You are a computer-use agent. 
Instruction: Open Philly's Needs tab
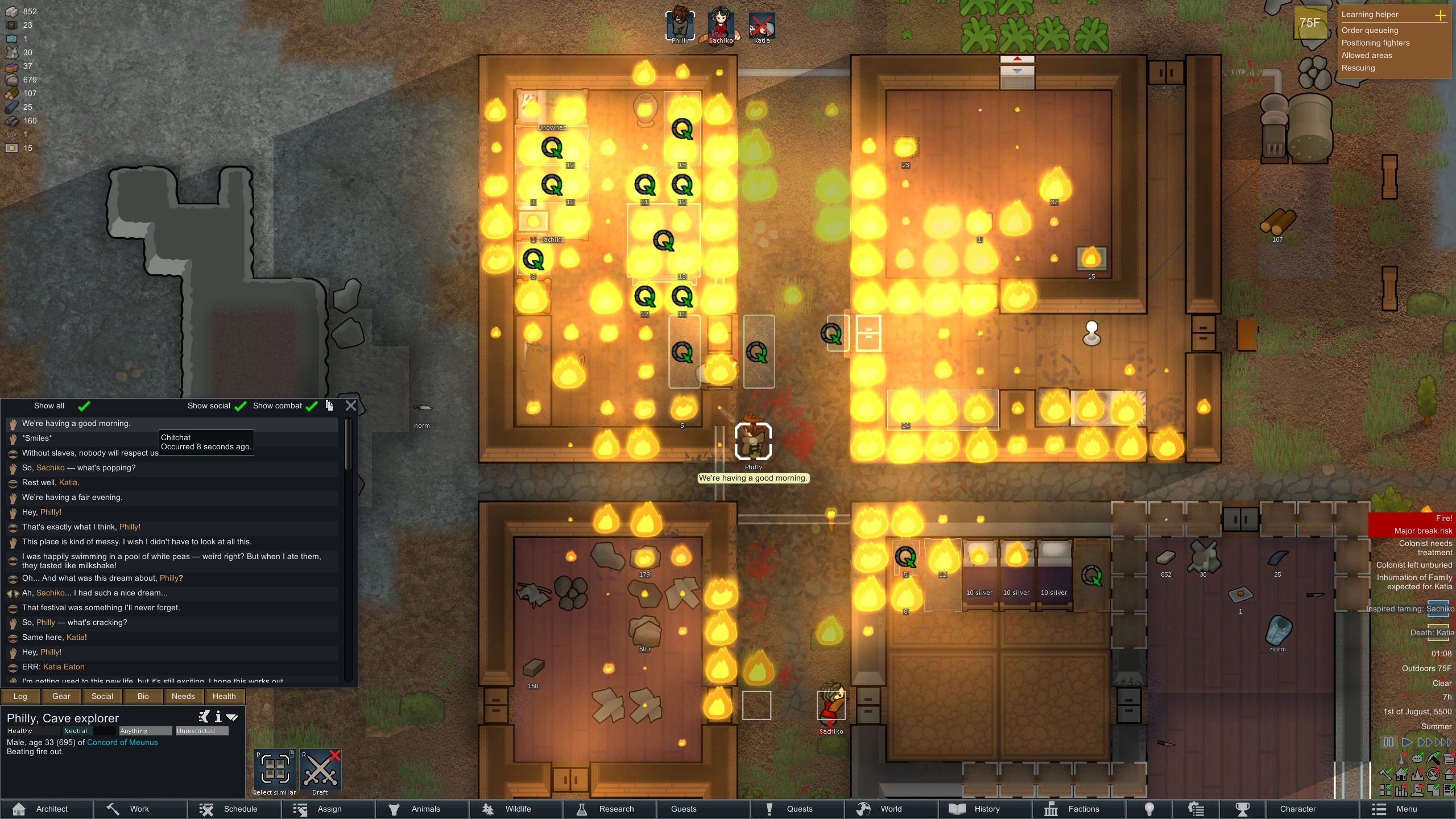coord(183,696)
